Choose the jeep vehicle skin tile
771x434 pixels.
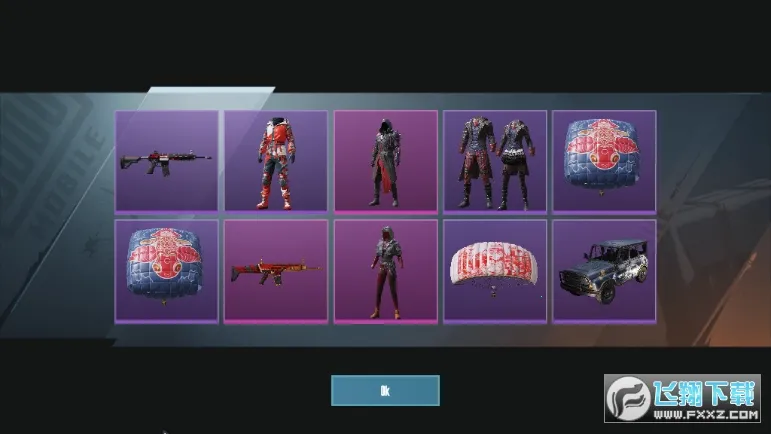pyautogui.click(x=604, y=271)
